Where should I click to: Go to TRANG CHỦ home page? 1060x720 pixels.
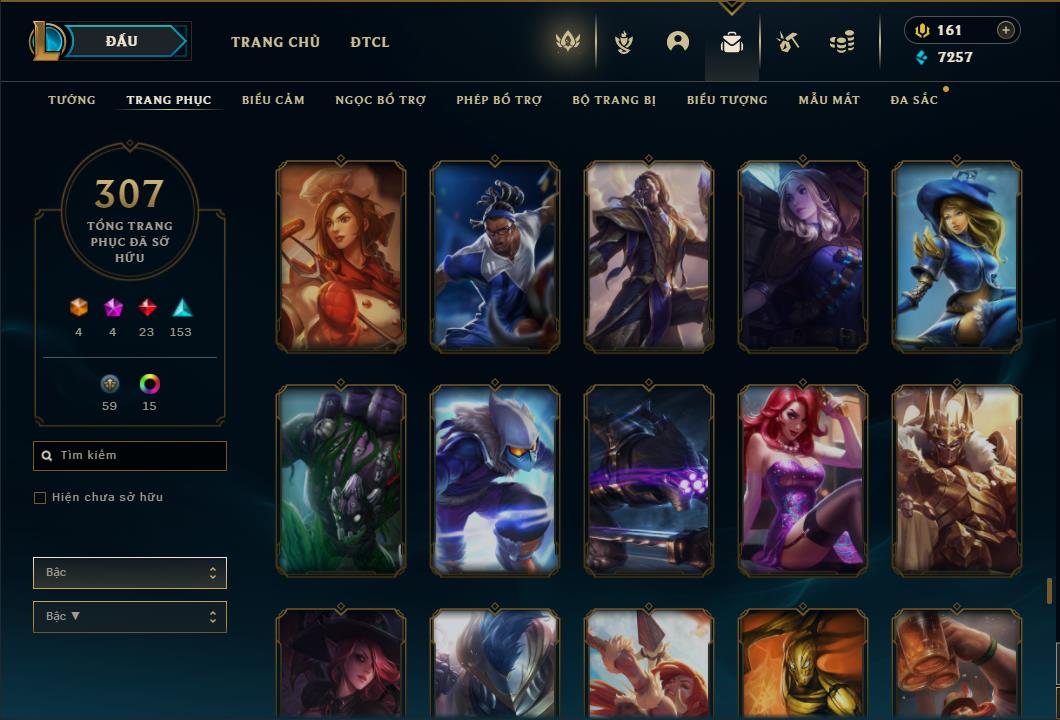(275, 42)
